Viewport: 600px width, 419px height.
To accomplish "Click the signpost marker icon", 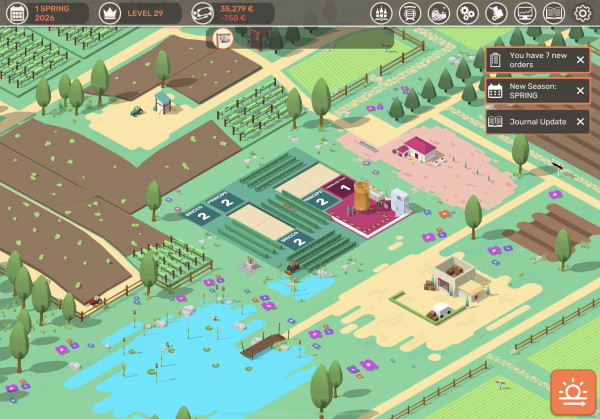I will tap(224, 39).
